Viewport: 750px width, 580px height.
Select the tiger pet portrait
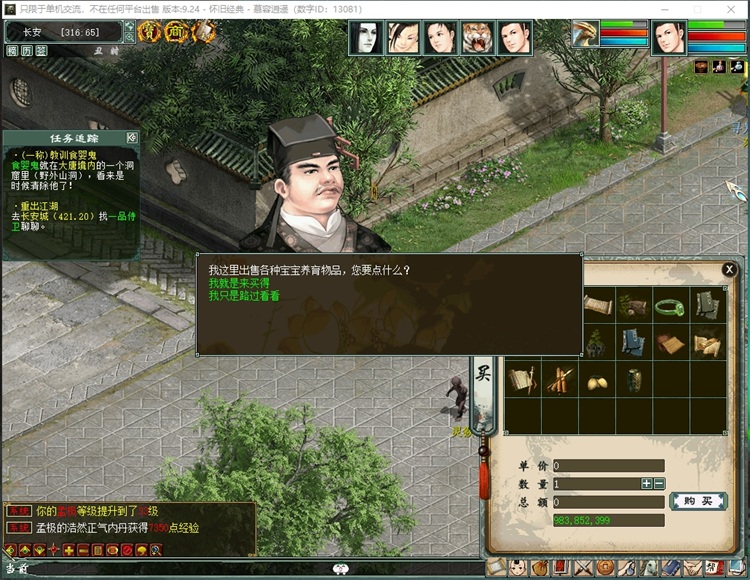click(478, 38)
